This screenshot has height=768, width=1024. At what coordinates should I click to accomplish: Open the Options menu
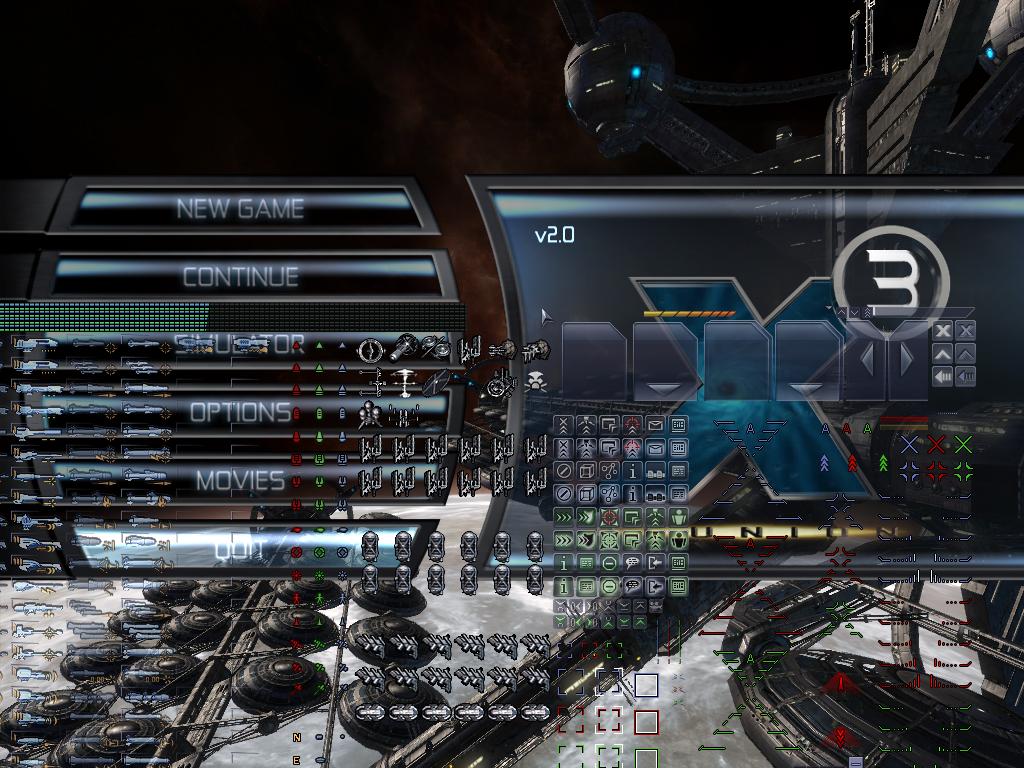pos(240,412)
